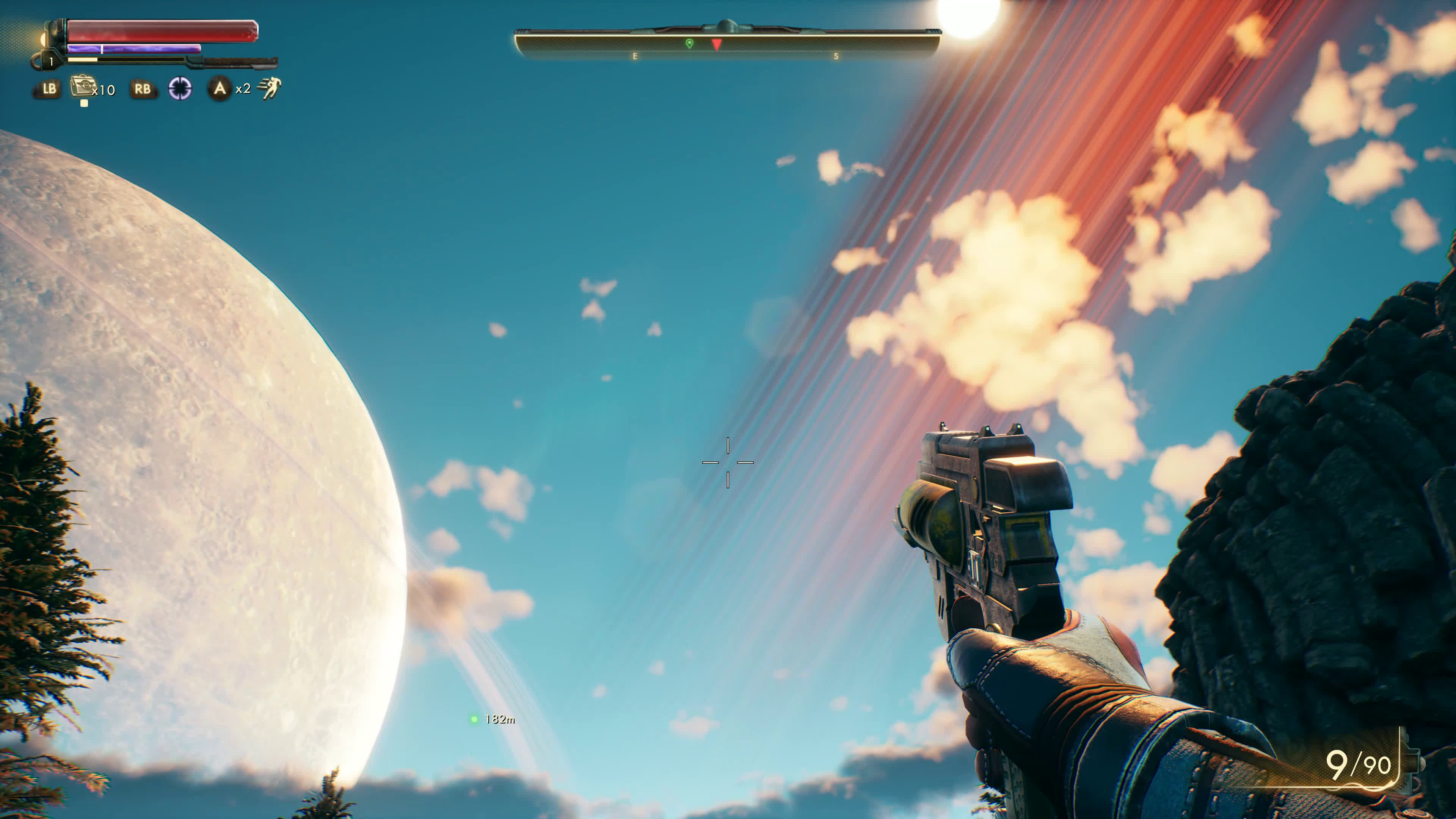Click the green location pin on compass
The height and width of the screenshot is (819, 1456).
coord(689,44)
